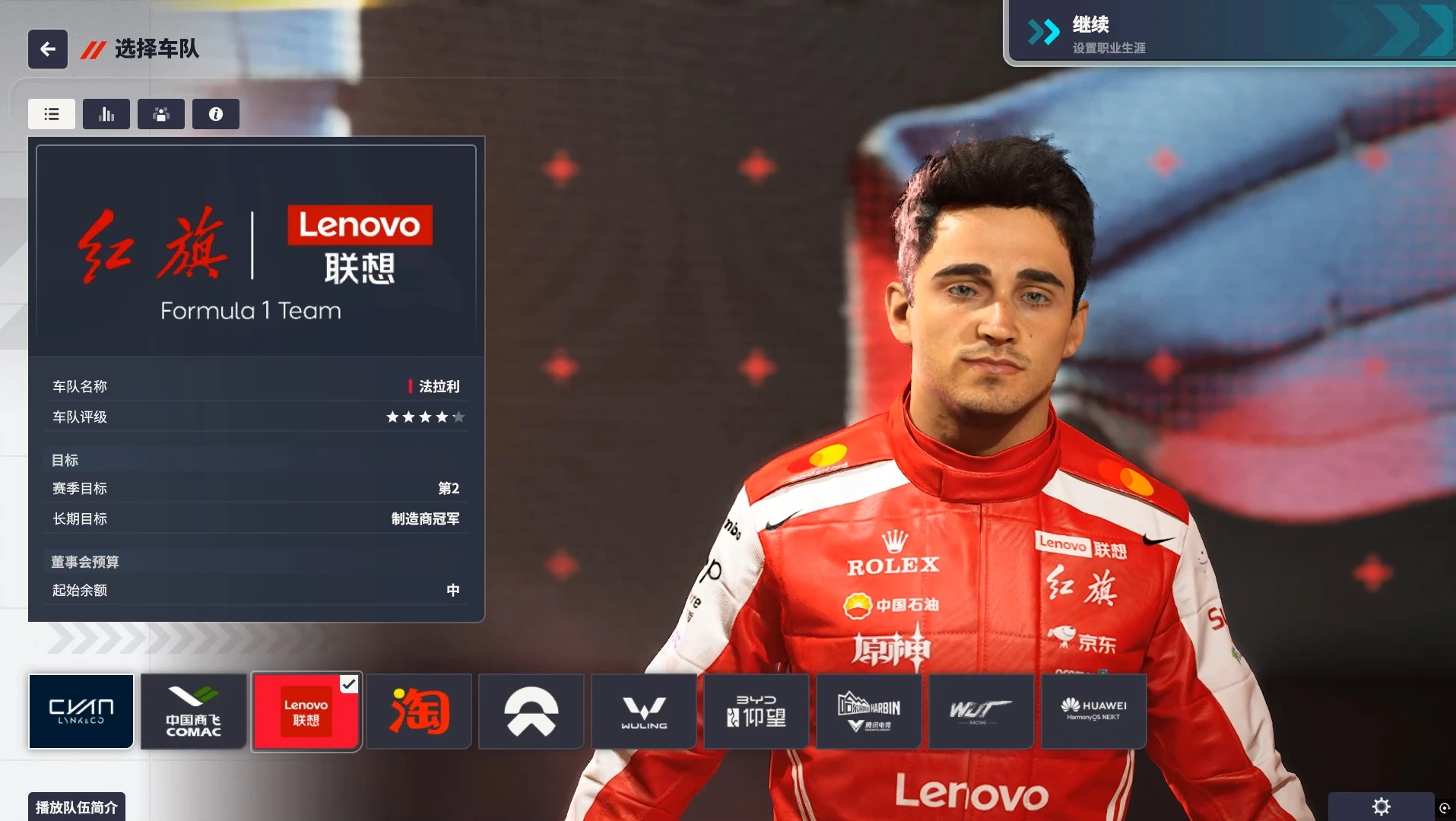Screen dimensions: 1456x821
Task: Select the Wuling team tile
Action: coord(644,712)
